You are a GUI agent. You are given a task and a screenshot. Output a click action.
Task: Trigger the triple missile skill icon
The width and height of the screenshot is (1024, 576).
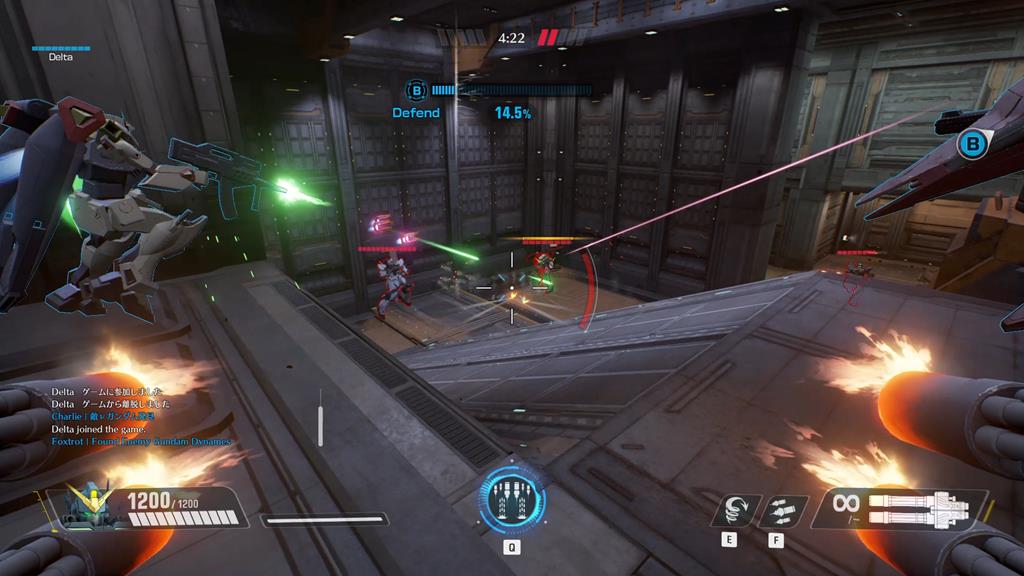(781, 510)
